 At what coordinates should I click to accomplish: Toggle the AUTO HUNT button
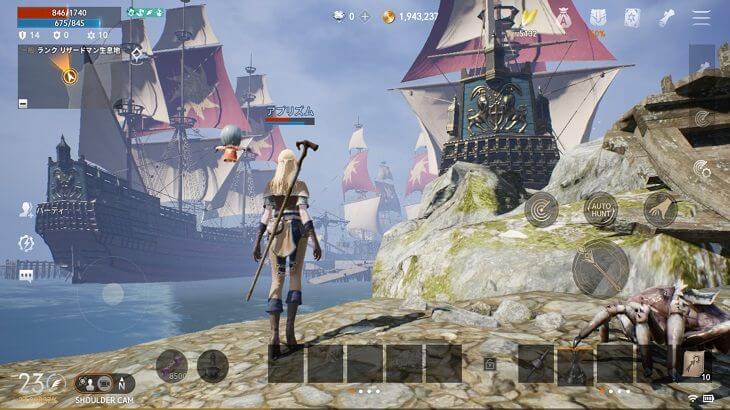pos(600,209)
